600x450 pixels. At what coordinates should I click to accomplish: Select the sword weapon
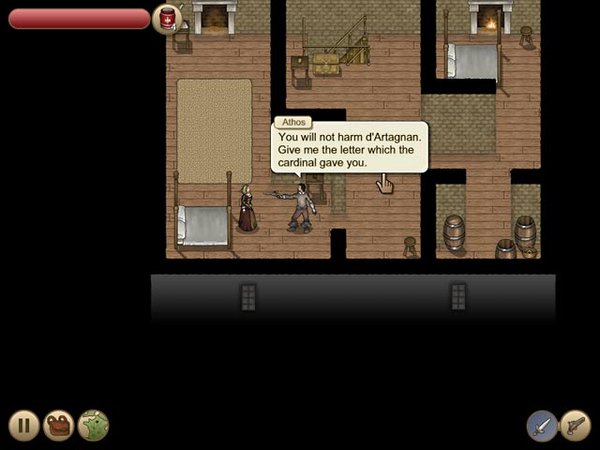pyautogui.click(x=542, y=425)
